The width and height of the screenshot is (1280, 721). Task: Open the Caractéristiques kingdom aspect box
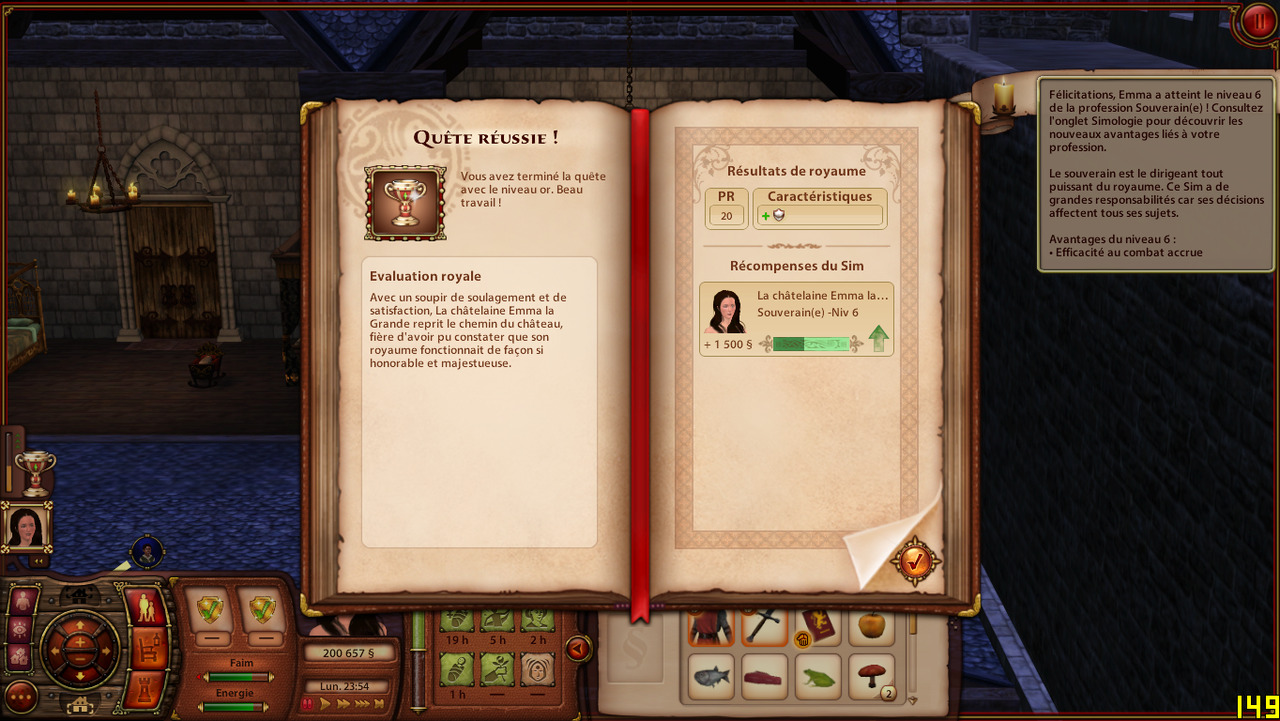(x=819, y=207)
